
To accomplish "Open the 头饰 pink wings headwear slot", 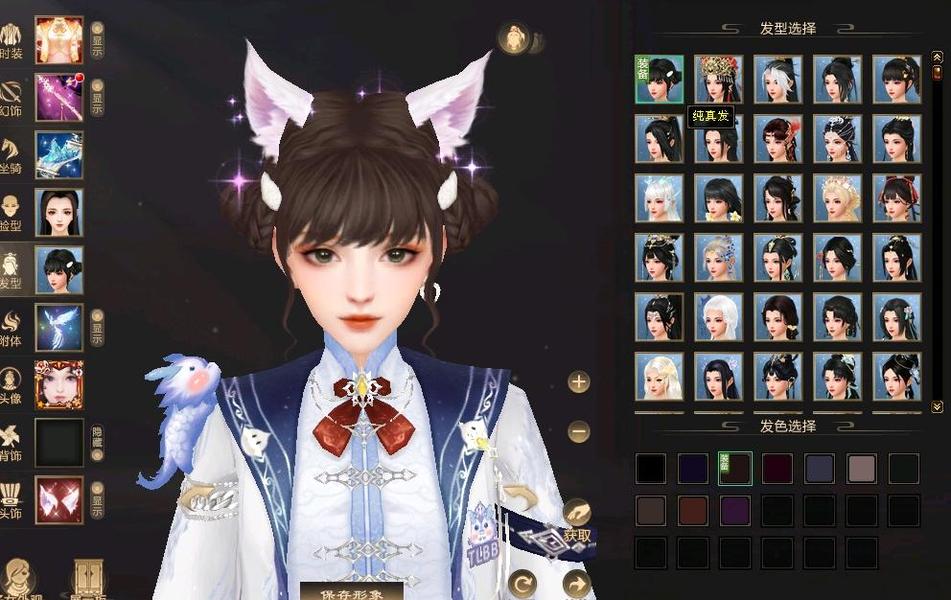I will 59,500.
